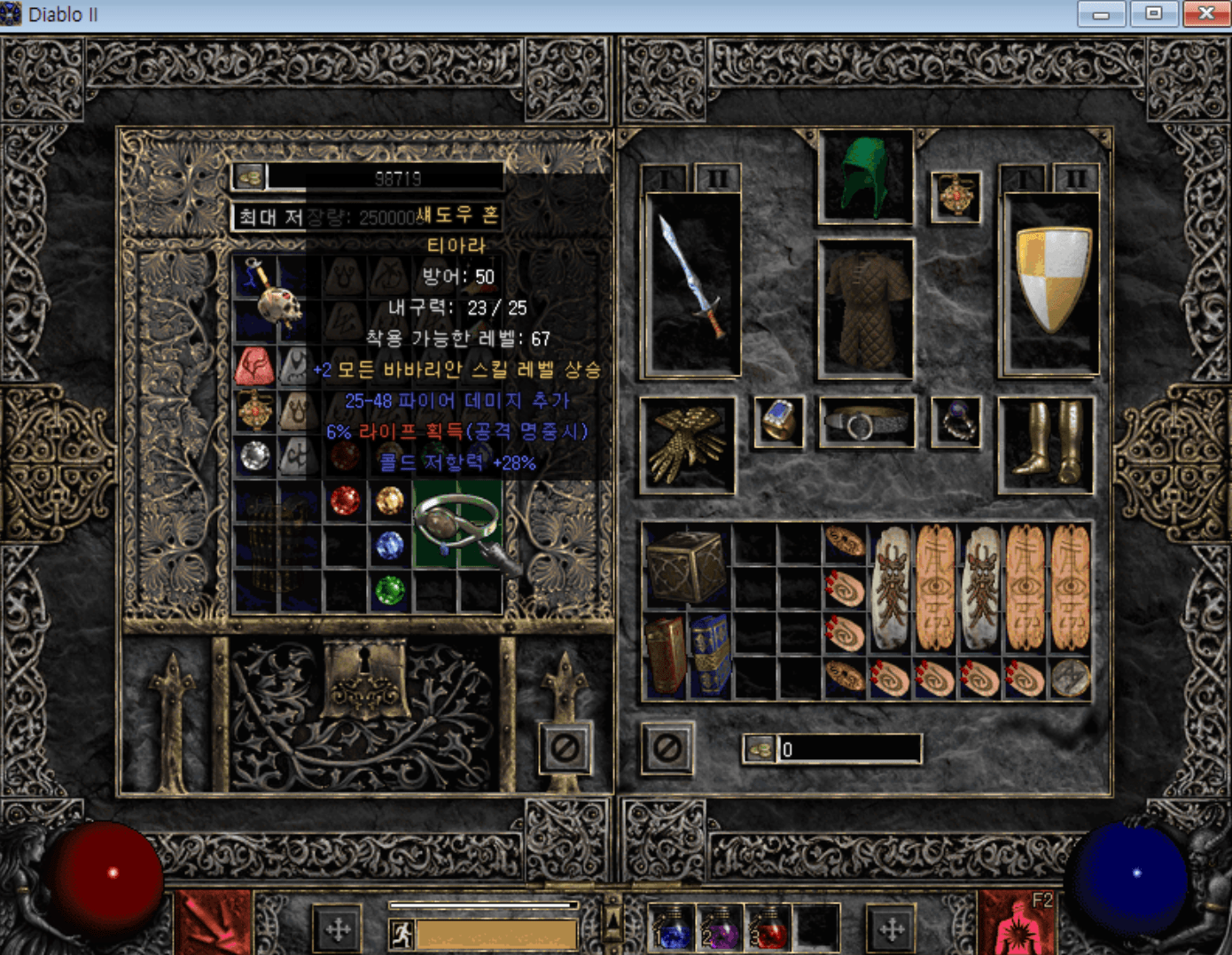
Task: Select the equipped golden boots
Action: tap(1046, 443)
